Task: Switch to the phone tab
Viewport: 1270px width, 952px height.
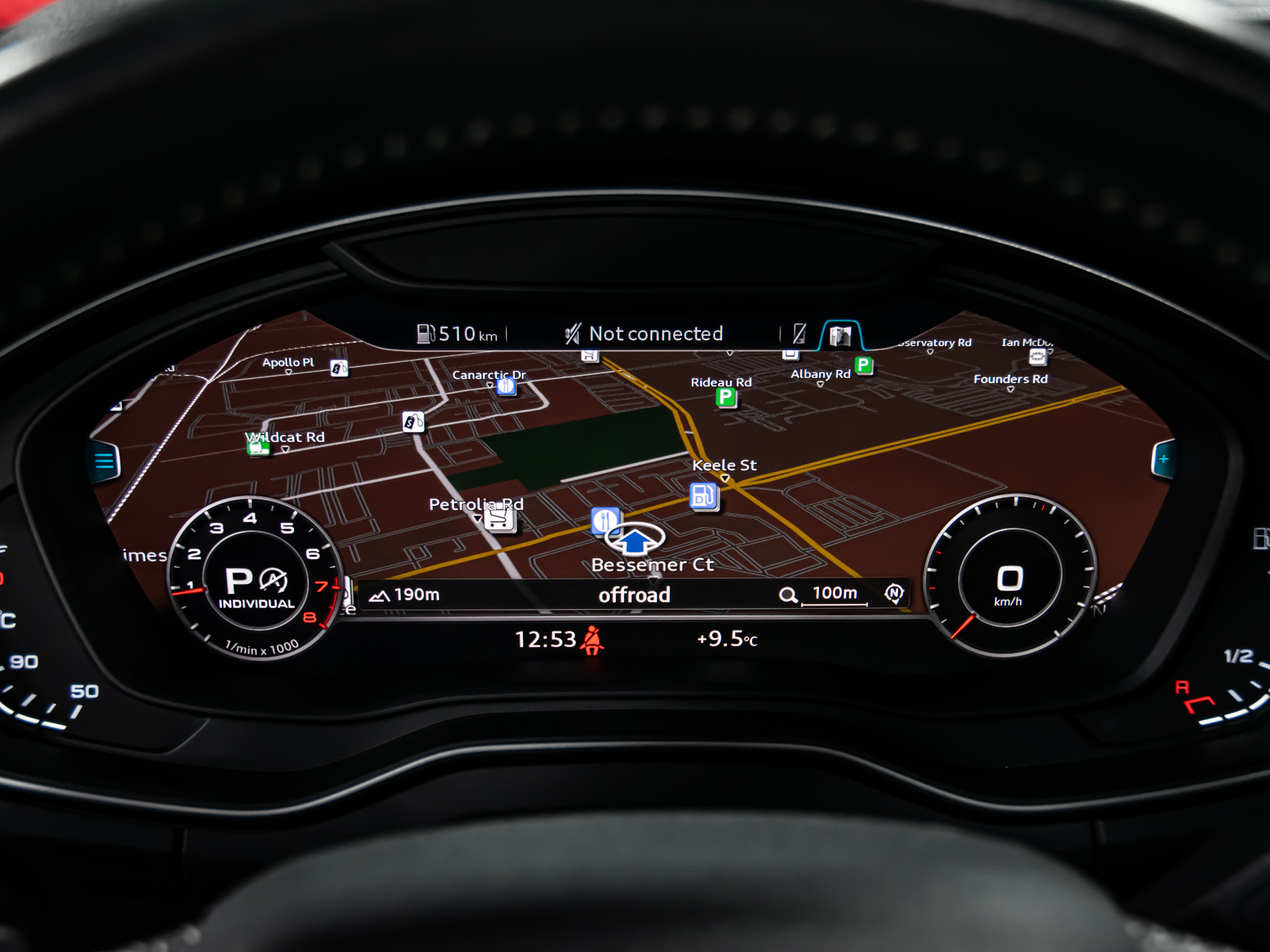Action: (799, 334)
